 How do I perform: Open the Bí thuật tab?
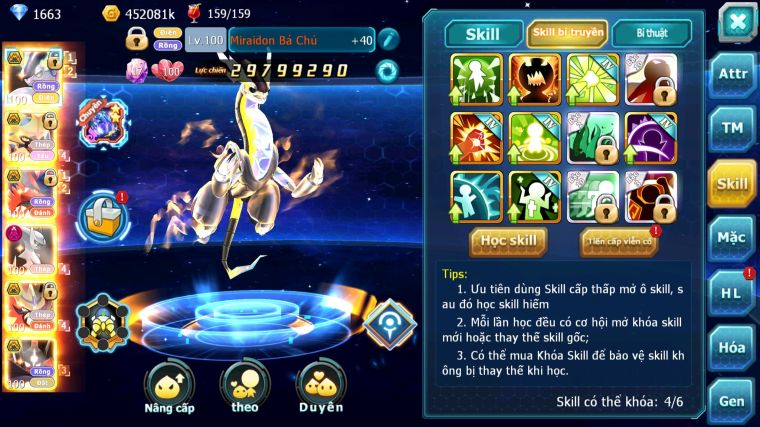pos(650,33)
